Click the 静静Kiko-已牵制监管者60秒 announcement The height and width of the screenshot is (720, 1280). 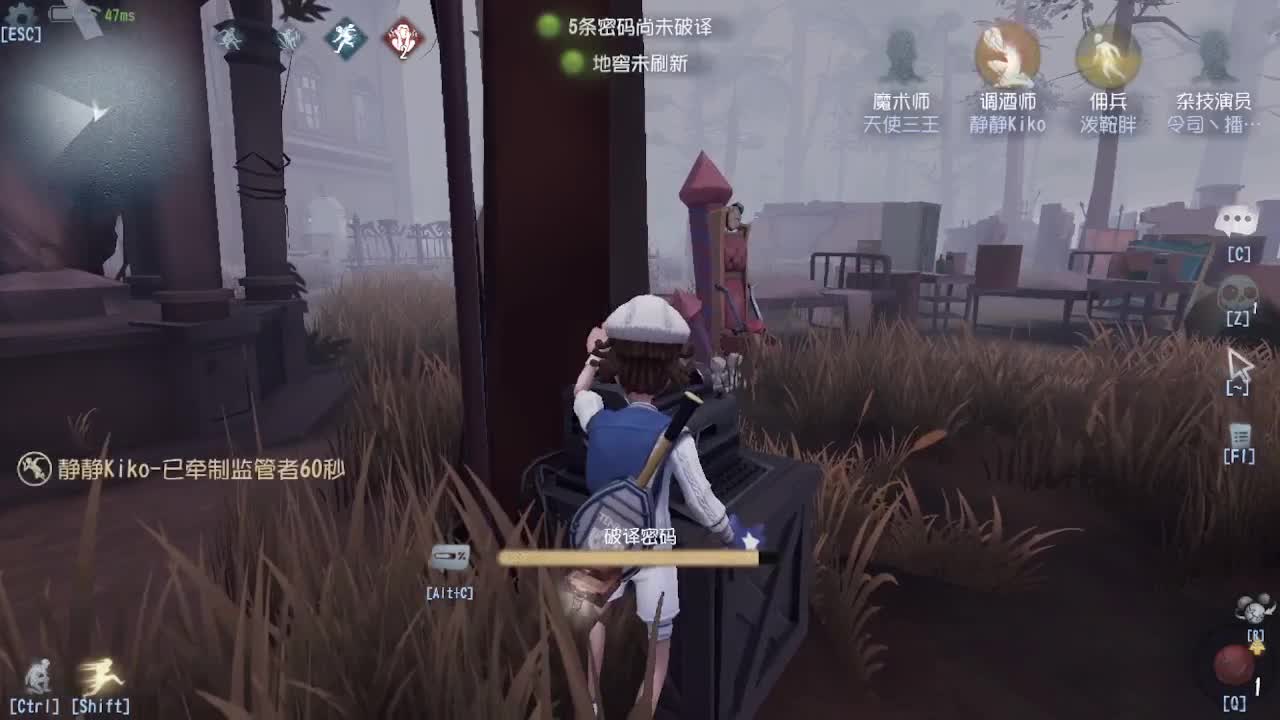coord(185,467)
